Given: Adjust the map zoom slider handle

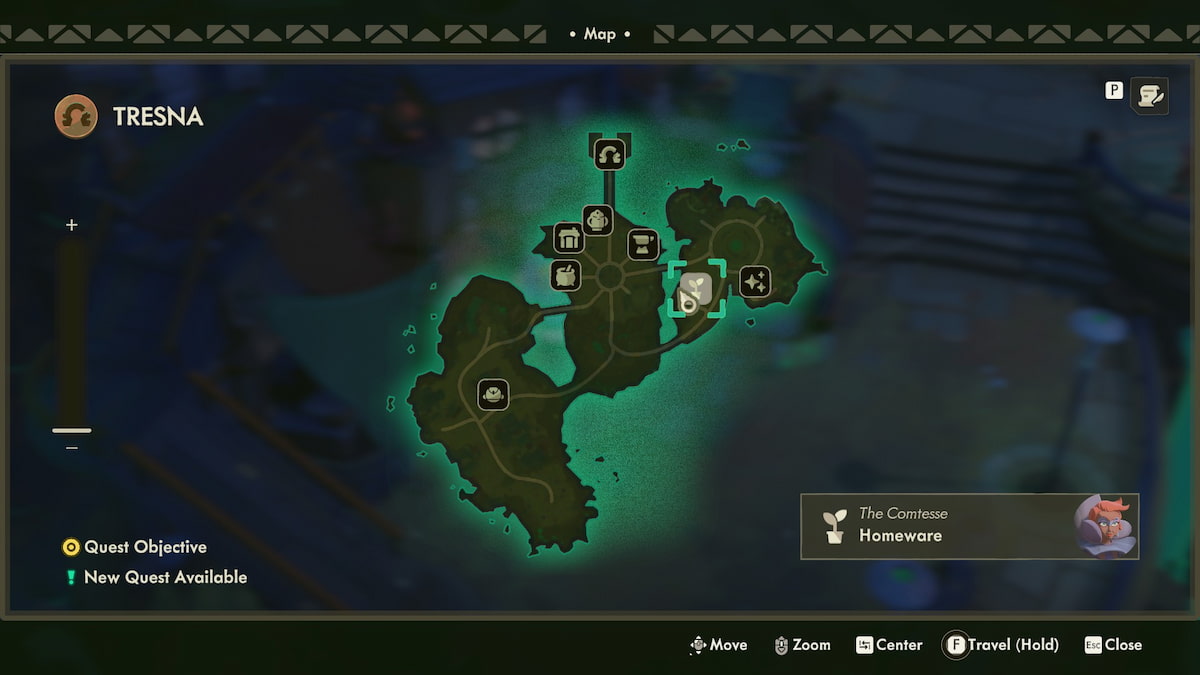Looking at the screenshot, I should 71,430.
